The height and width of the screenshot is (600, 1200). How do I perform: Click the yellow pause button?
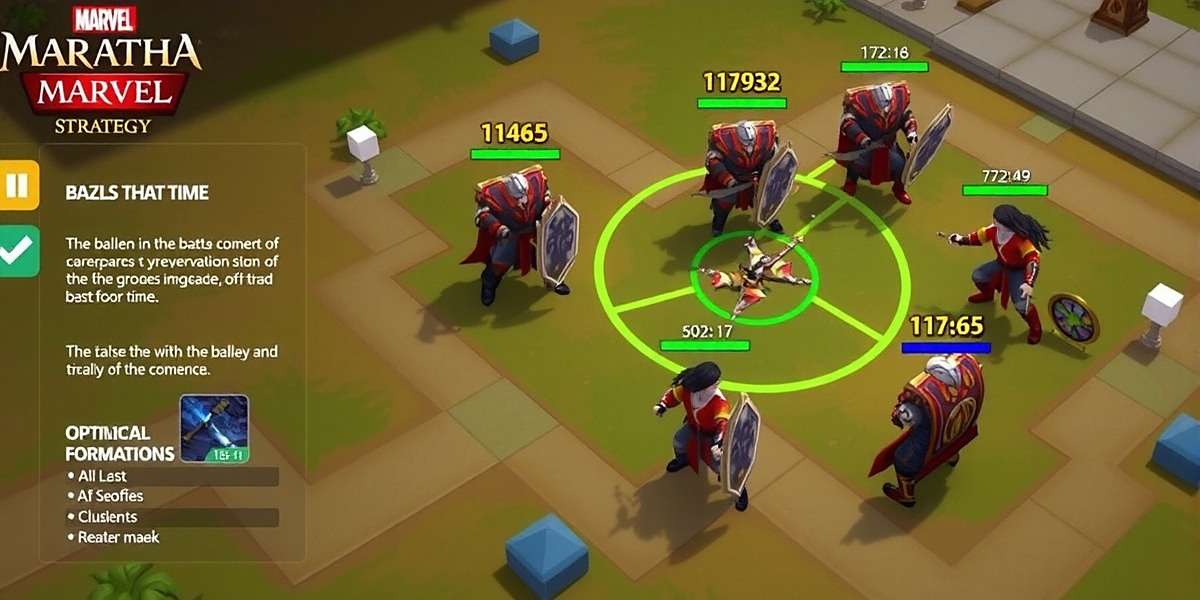pyautogui.click(x=18, y=185)
